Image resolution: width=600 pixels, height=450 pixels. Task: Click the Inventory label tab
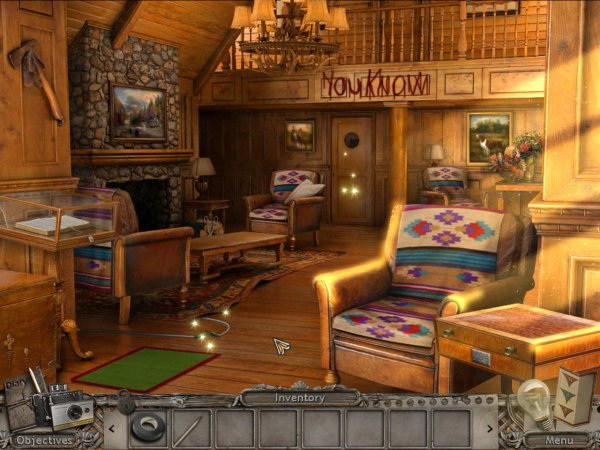coord(301,398)
